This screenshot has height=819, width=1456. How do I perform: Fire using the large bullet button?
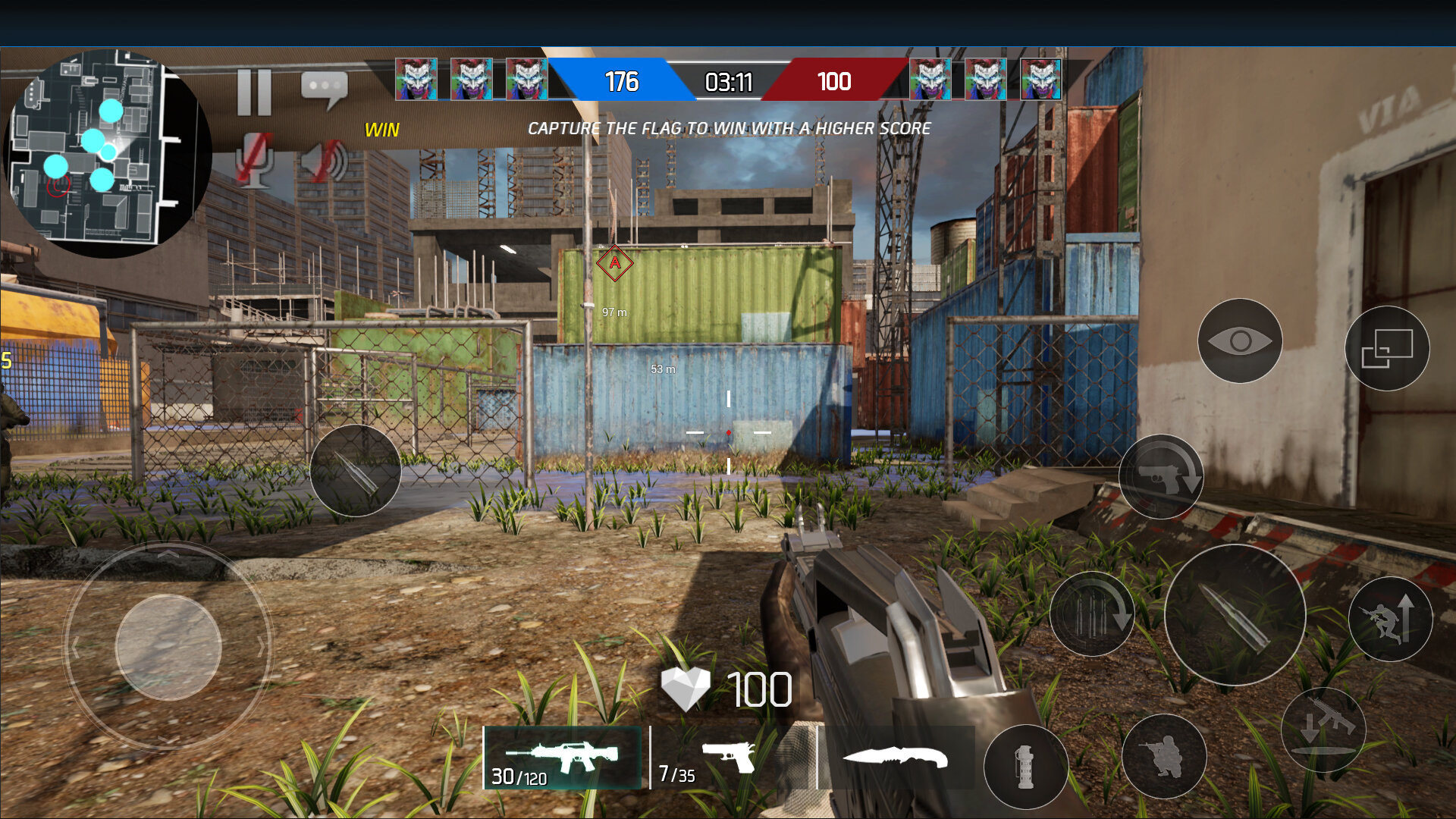(x=1235, y=615)
